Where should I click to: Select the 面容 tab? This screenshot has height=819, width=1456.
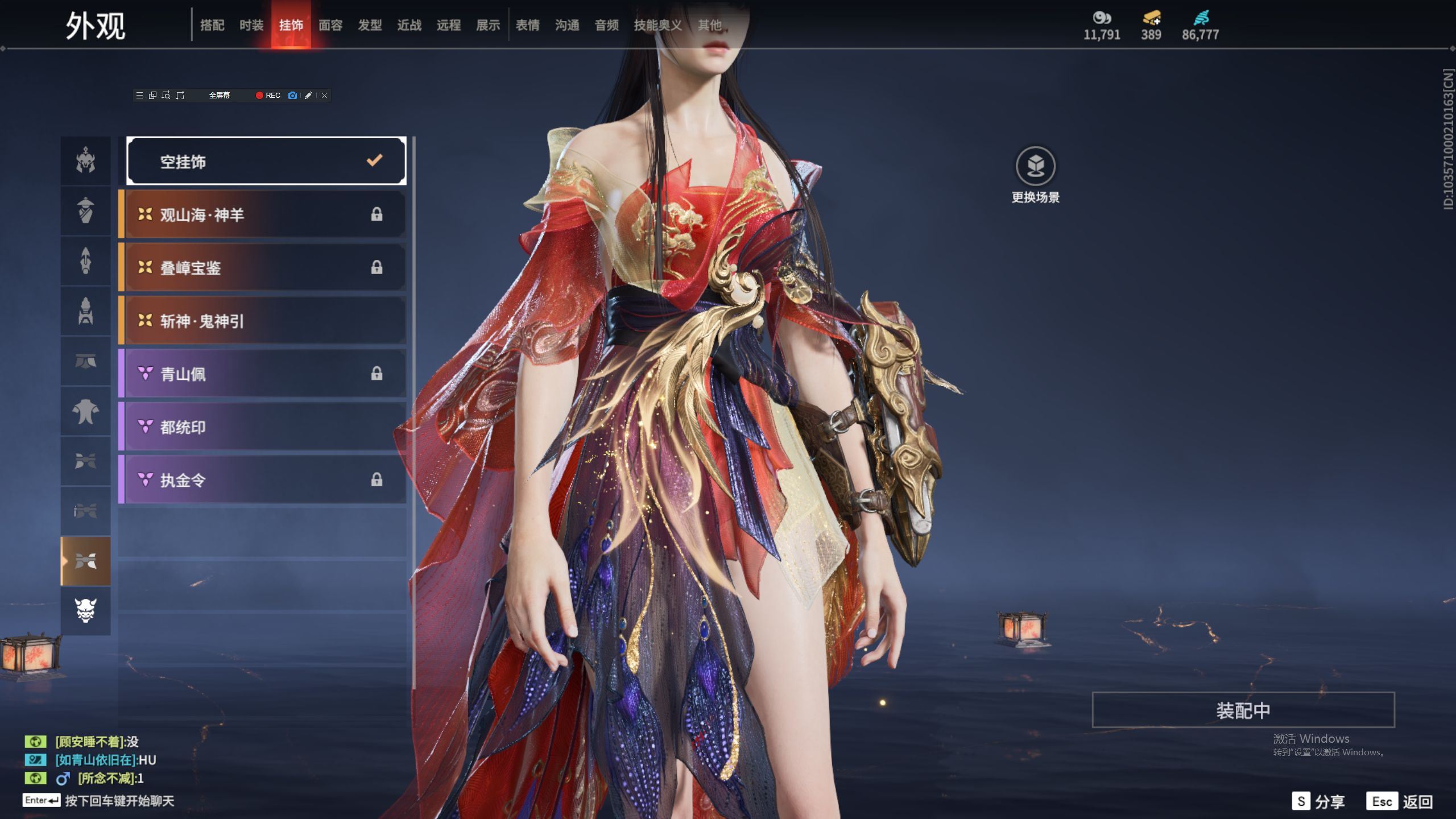point(330,25)
